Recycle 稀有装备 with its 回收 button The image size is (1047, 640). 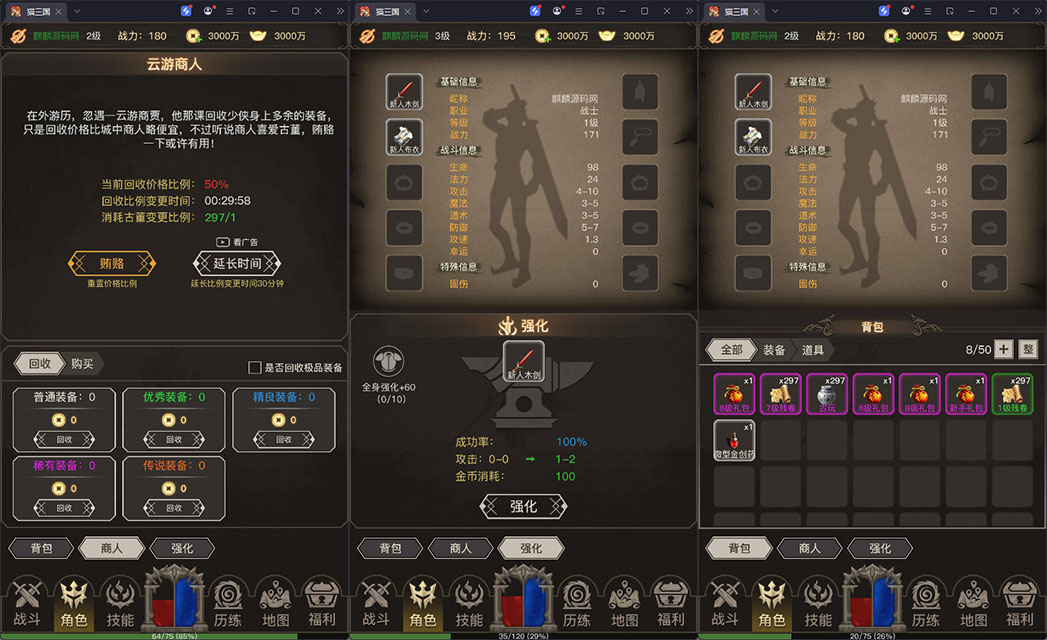pos(64,508)
